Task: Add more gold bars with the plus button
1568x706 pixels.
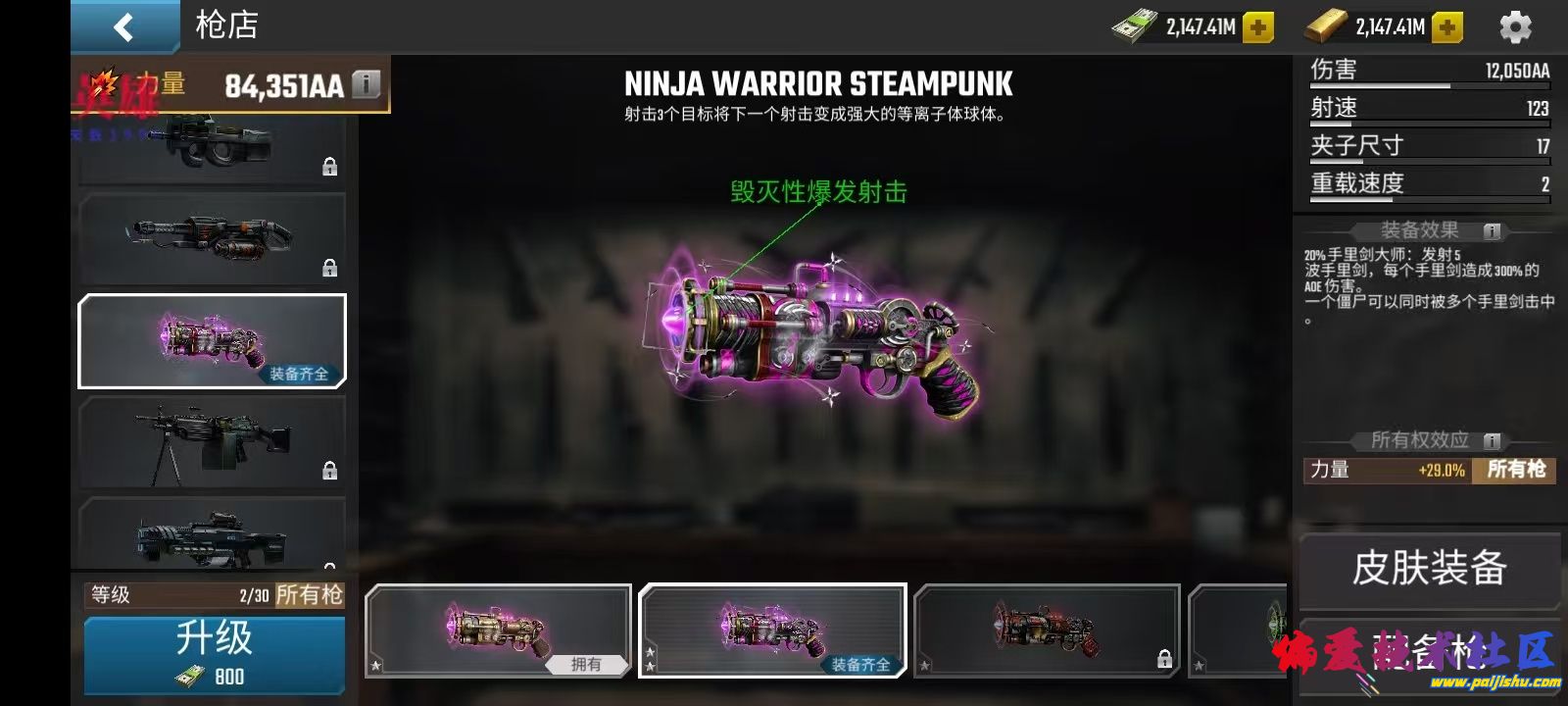Action: [1447, 27]
